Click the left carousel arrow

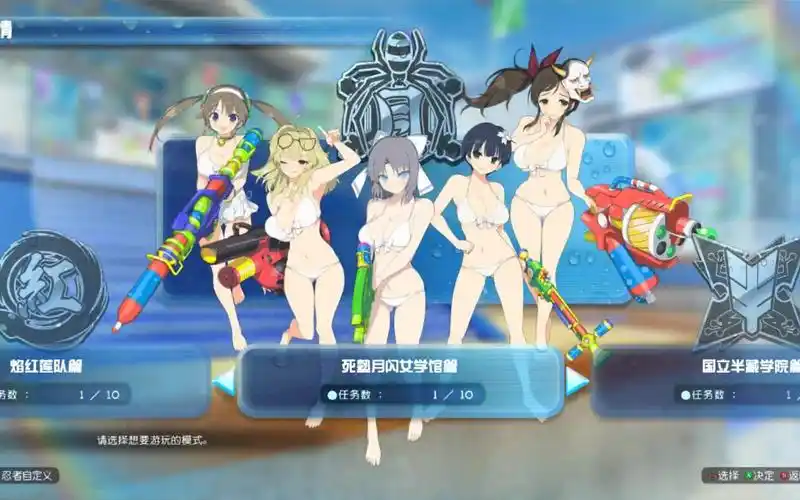coord(225,380)
